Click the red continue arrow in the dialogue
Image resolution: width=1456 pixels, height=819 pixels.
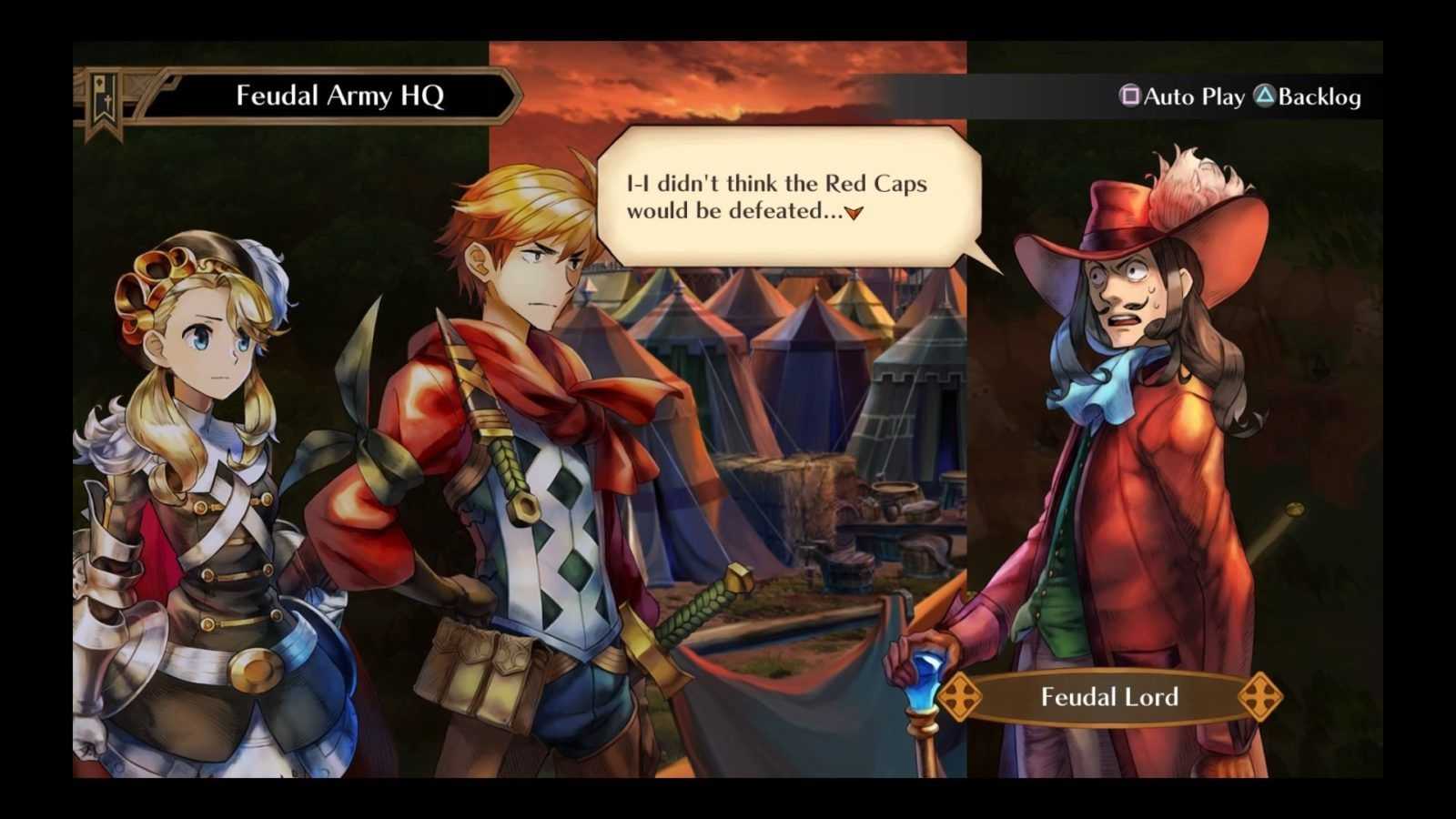tap(854, 213)
